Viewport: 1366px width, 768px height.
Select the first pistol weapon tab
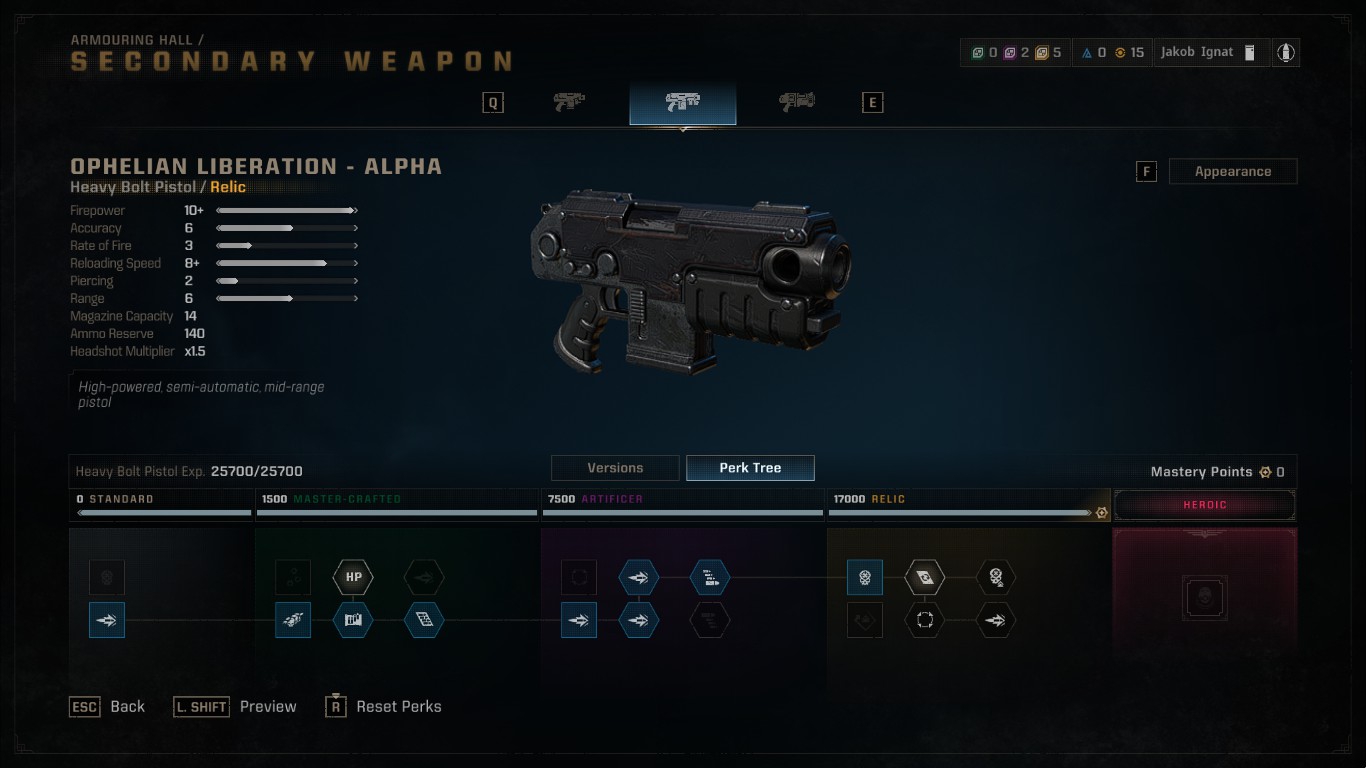569,102
